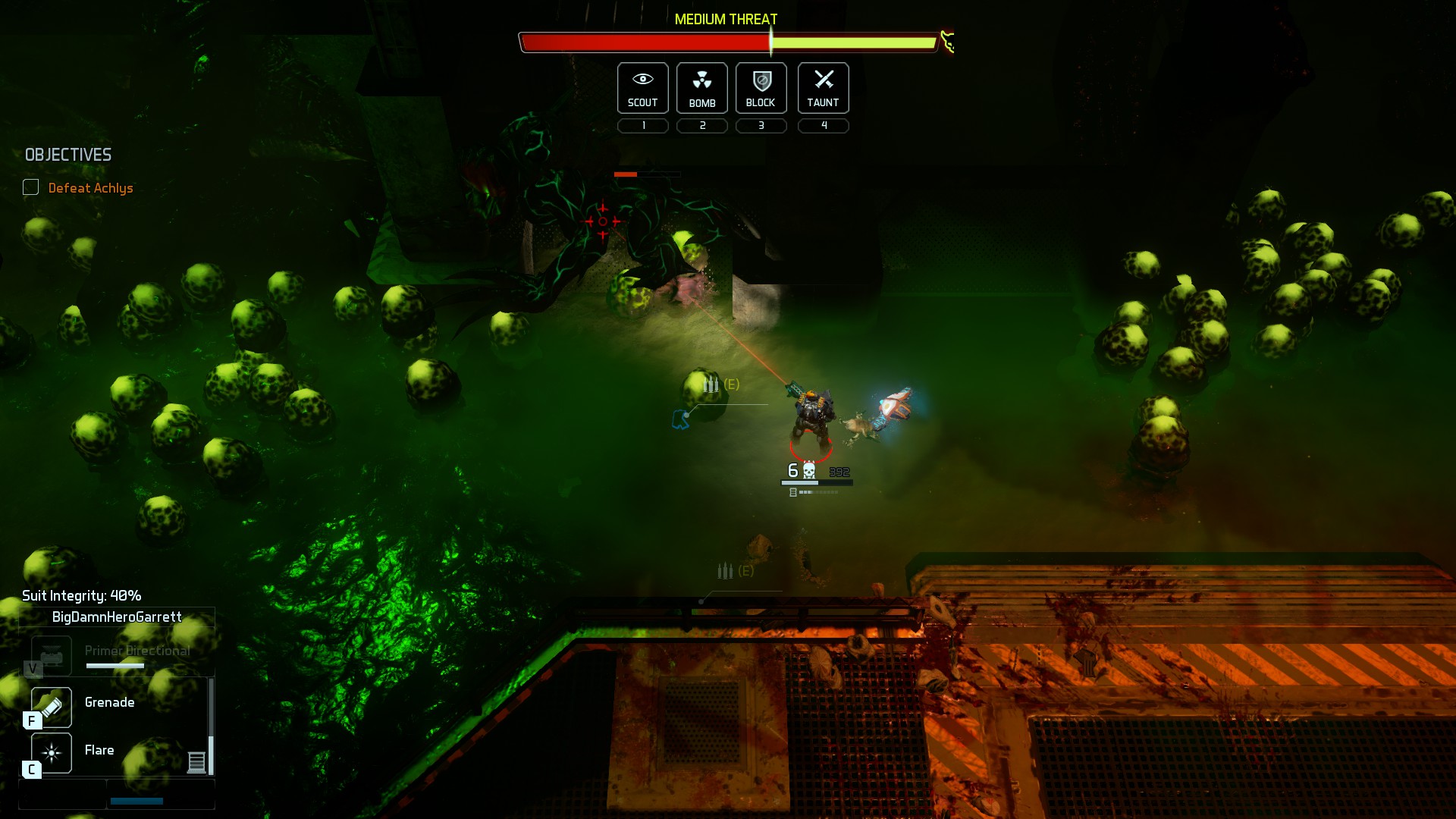The height and width of the screenshot is (819, 1456).
Task: Select the Flare equipment slot
Action: coord(52,752)
